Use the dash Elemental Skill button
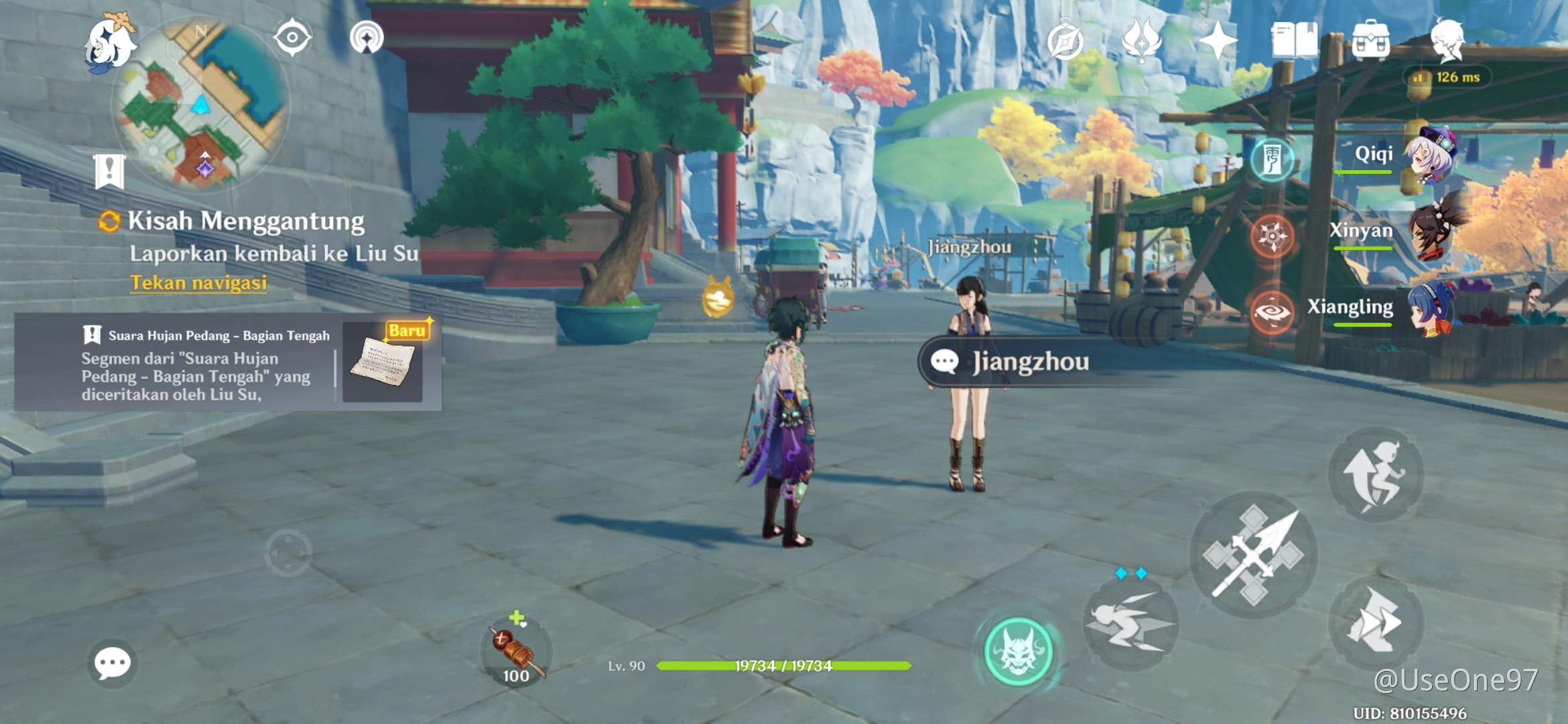Image resolution: width=1568 pixels, height=724 pixels. pos(1130,623)
